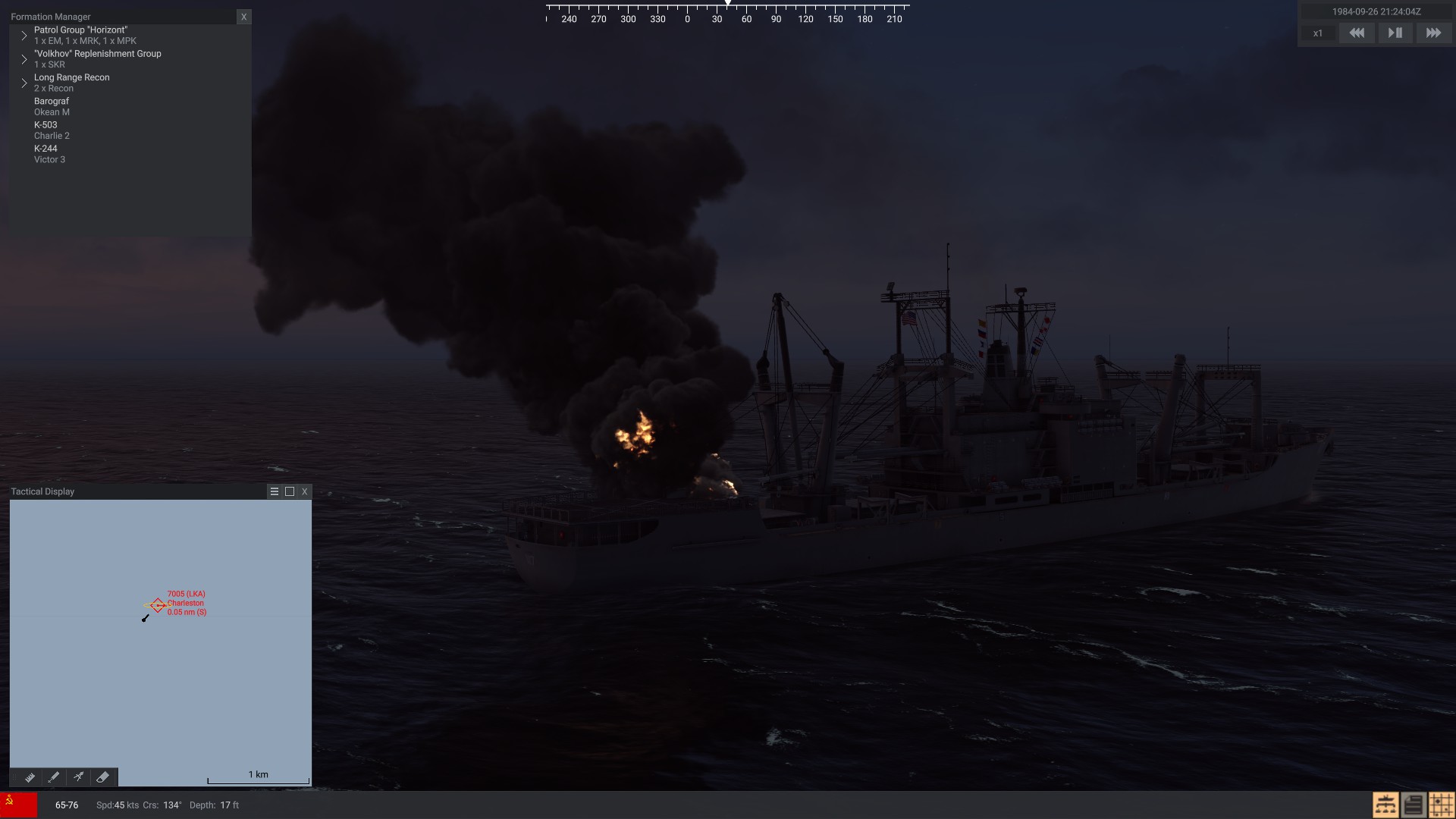Toggle play/pause of the simulation
1456x819 pixels.
click(x=1395, y=33)
